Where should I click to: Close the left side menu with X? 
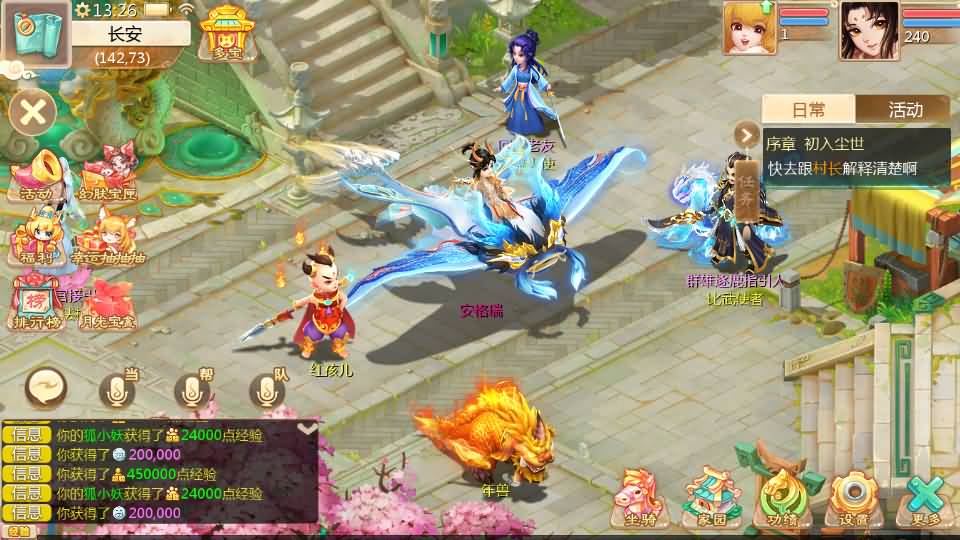pyautogui.click(x=33, y=111)
